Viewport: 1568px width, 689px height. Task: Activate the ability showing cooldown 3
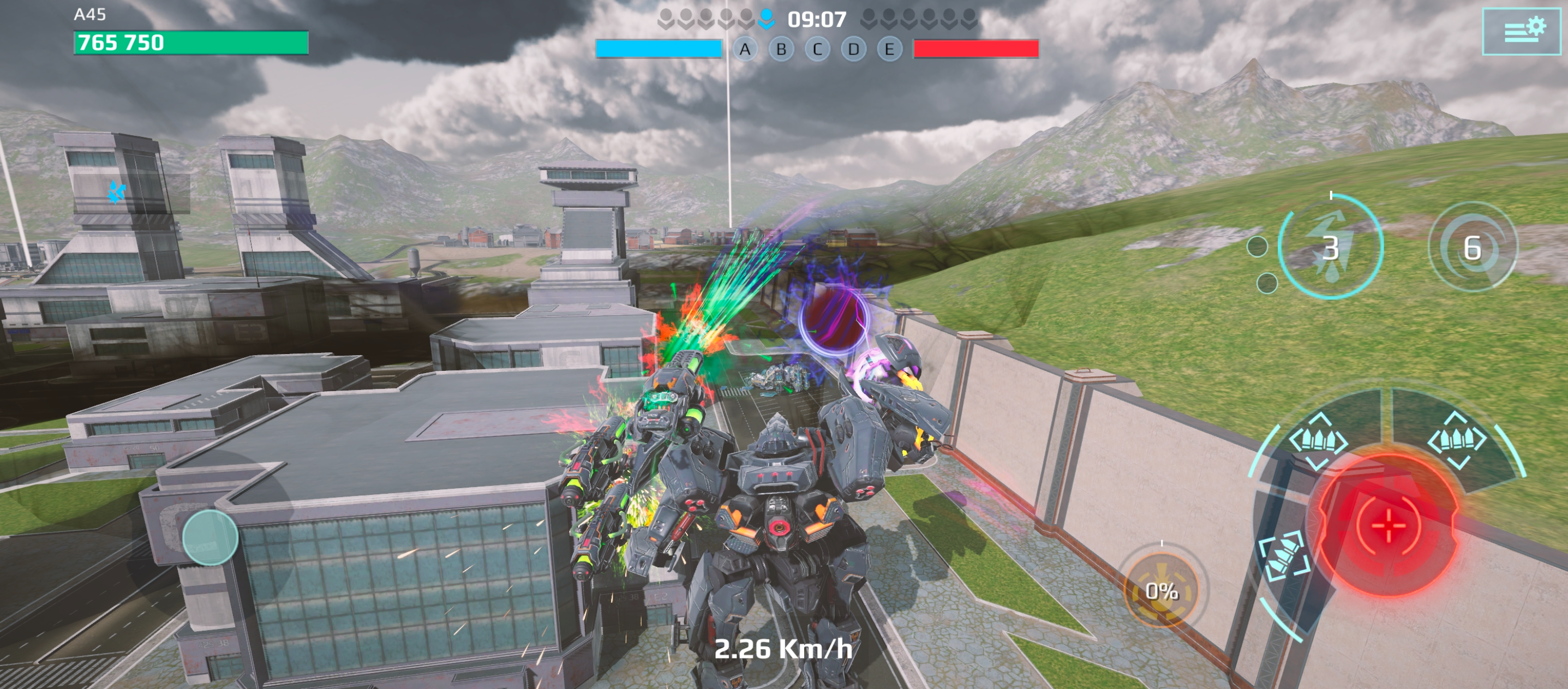click(x=1331, y=248)
